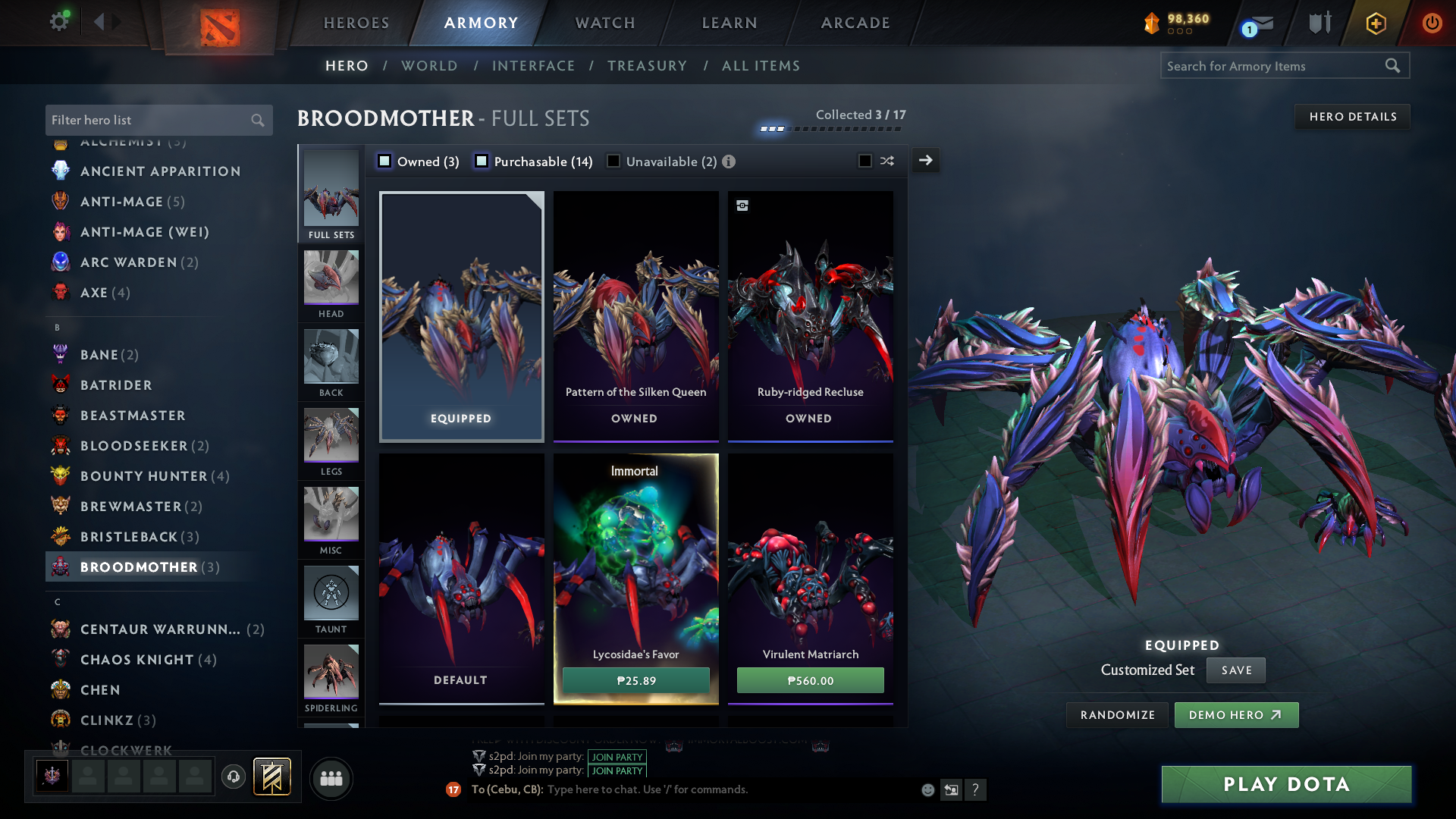The height and width of the screenshot is (819, 1456).
Task: Switch to the Watch tab
Action: [x=605, y=23]
